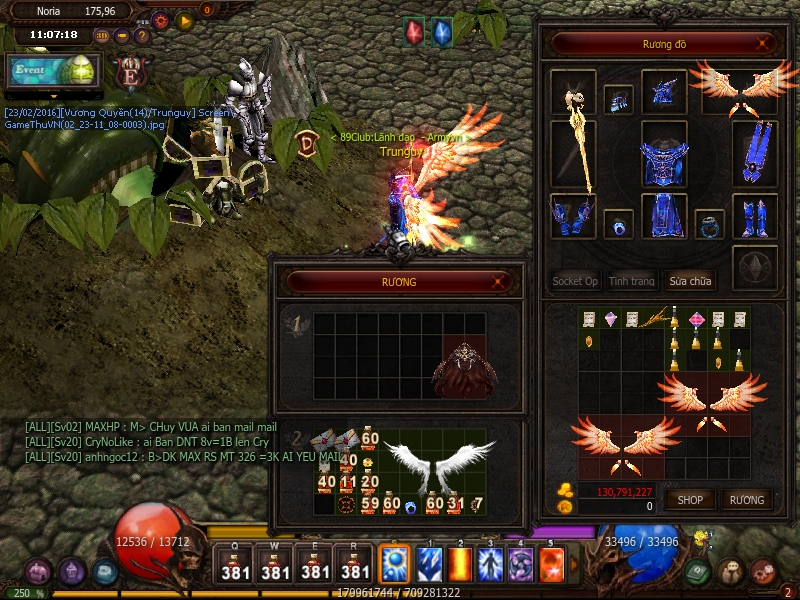Close the Rương đồ inventory panel
Viewport: 800px width, 600px height.
pyautogui.click(x=765, y=44)
